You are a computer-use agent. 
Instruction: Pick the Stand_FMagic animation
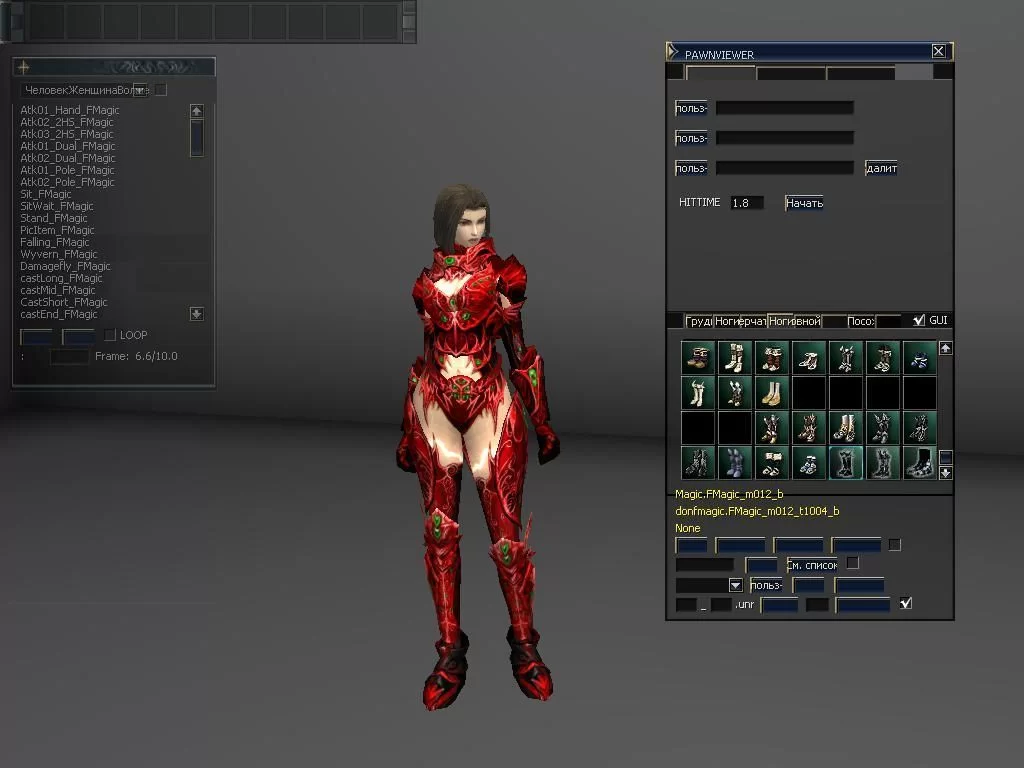pos(54,218)
